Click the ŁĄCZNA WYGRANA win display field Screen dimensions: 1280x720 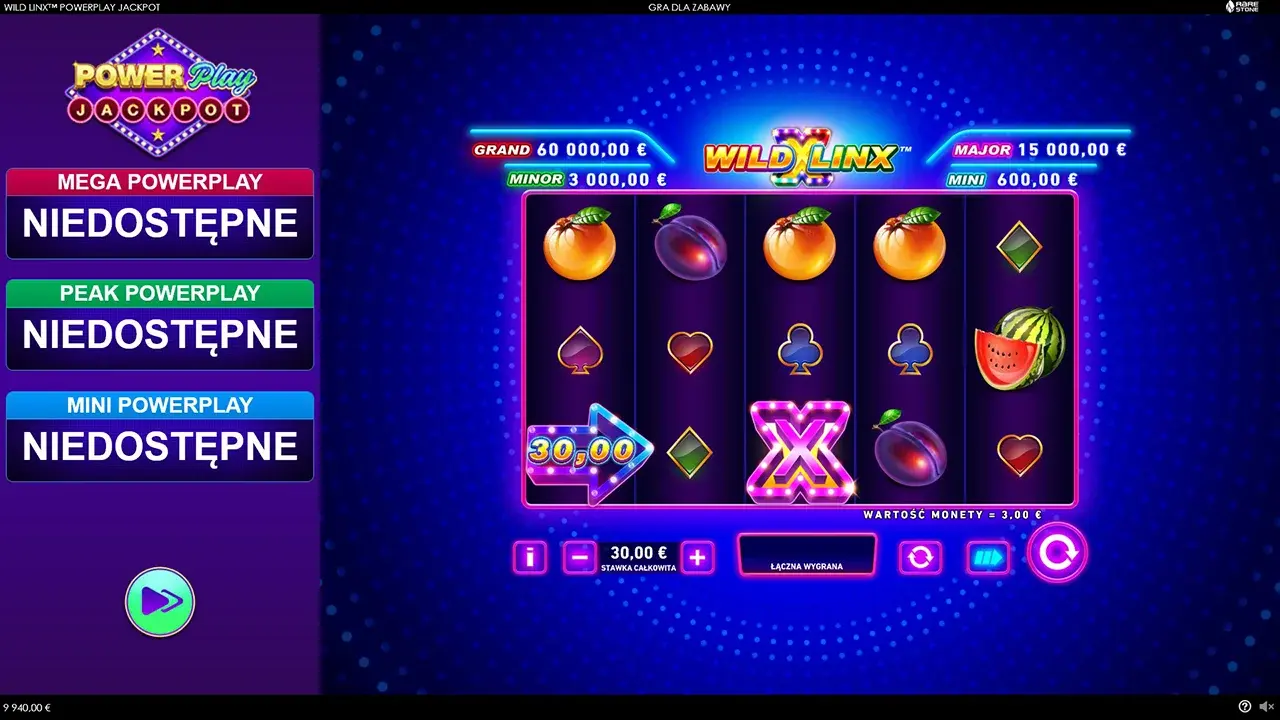coord(807,553)
